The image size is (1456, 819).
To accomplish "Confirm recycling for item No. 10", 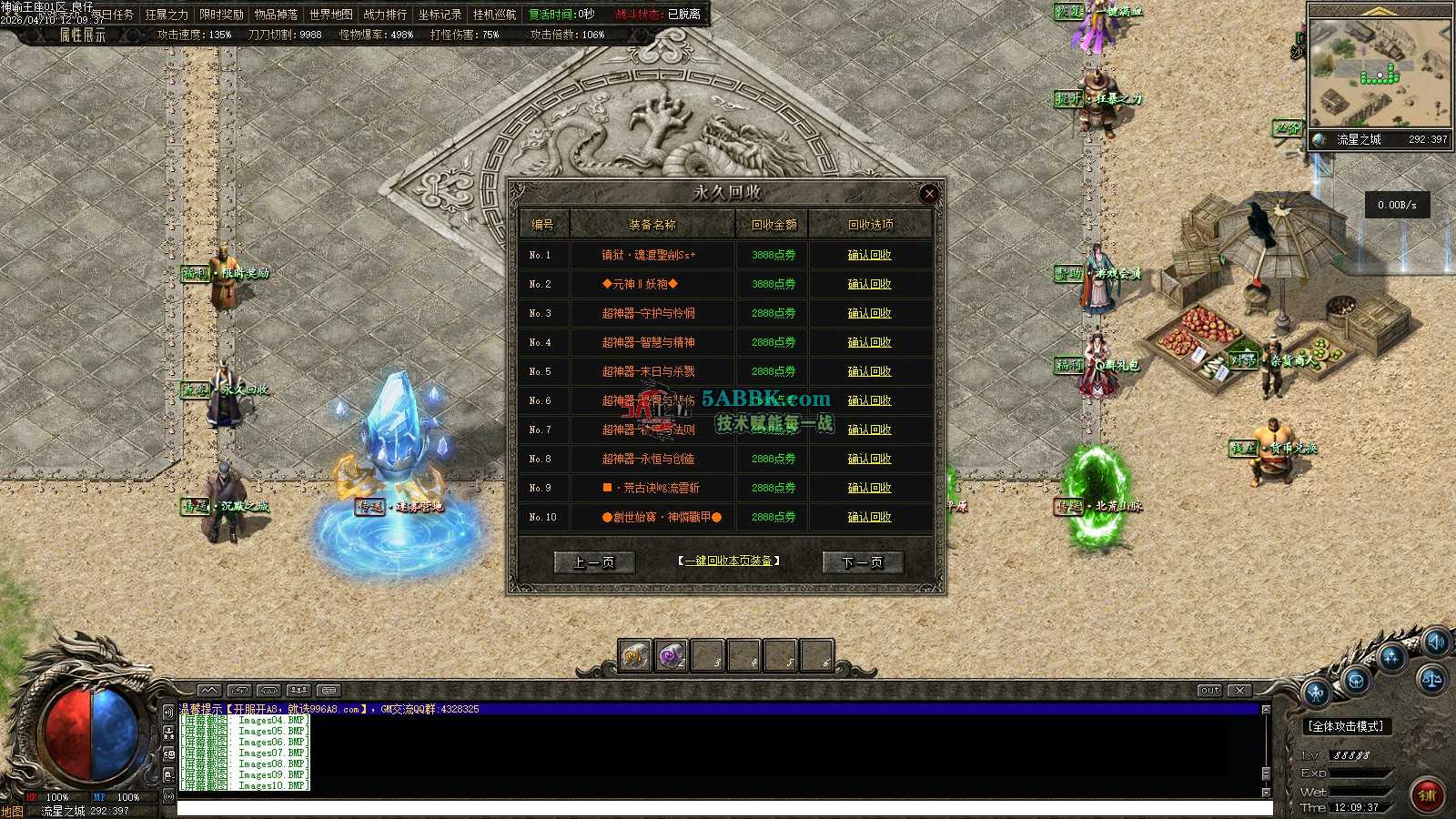I will pos(869,517).
